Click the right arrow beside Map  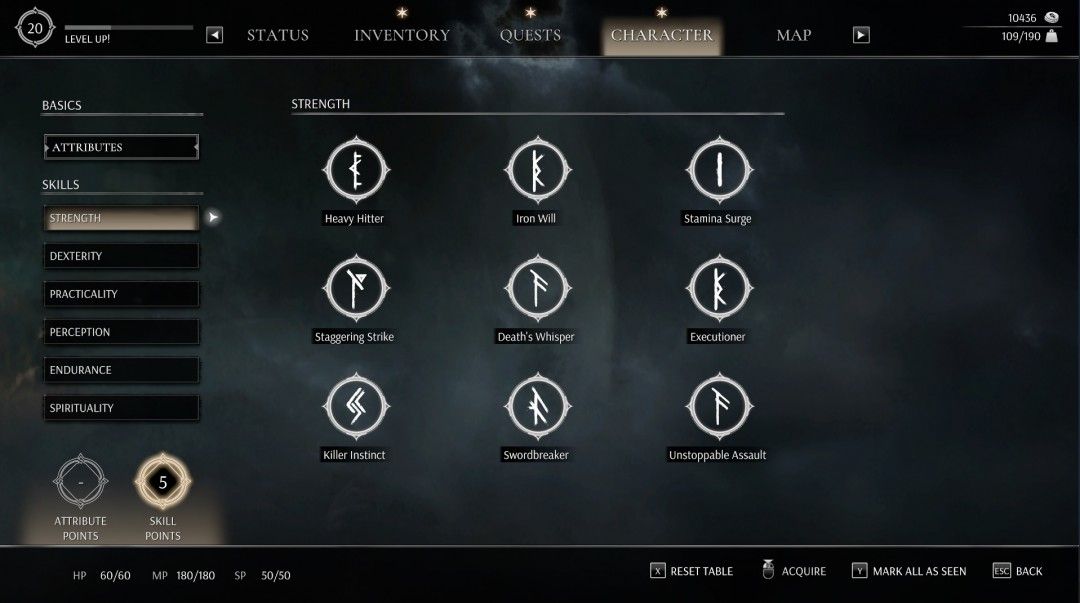pyautogui.click(x=861, y=35)
